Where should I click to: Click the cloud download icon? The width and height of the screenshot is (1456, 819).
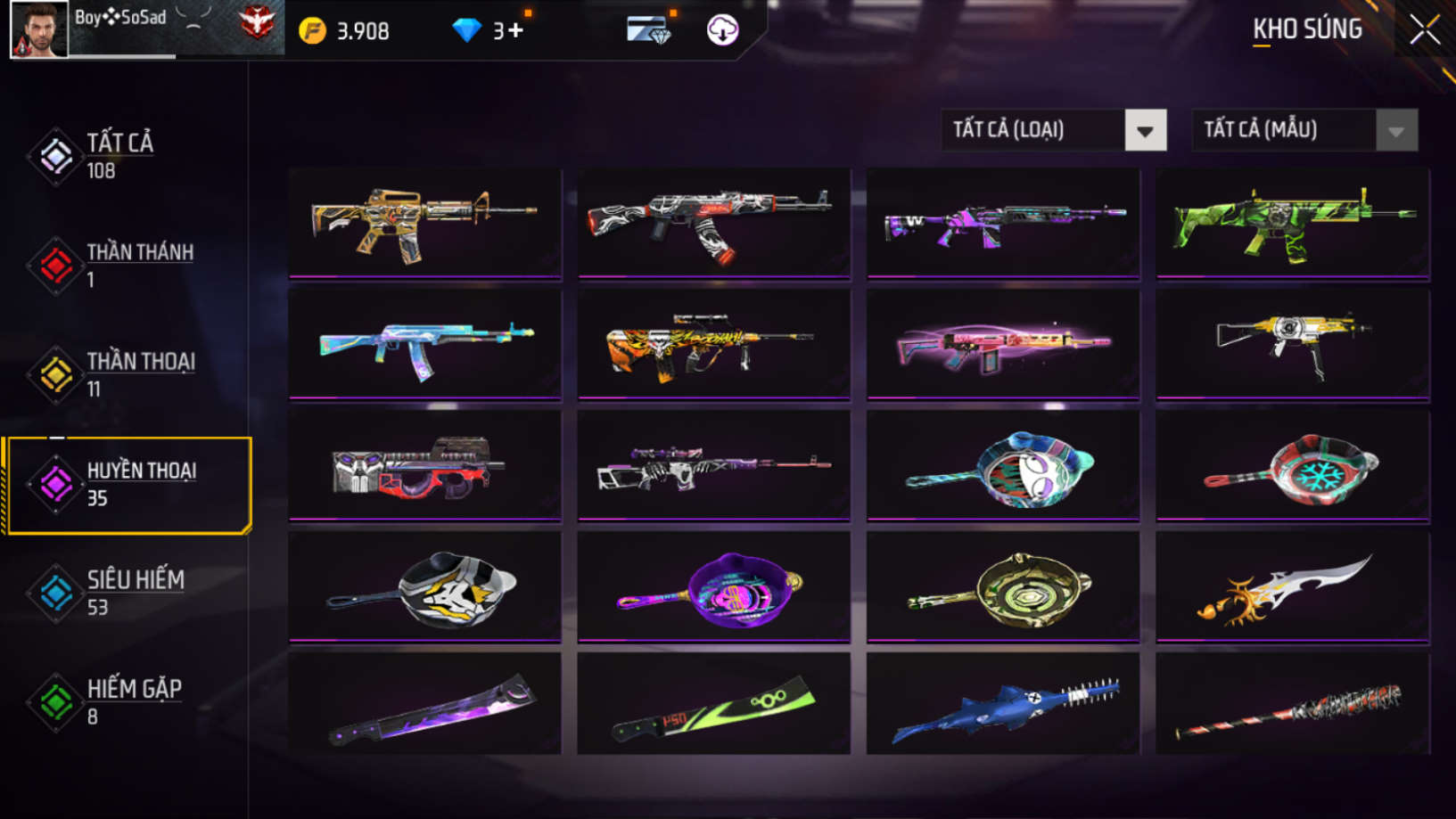722,30
